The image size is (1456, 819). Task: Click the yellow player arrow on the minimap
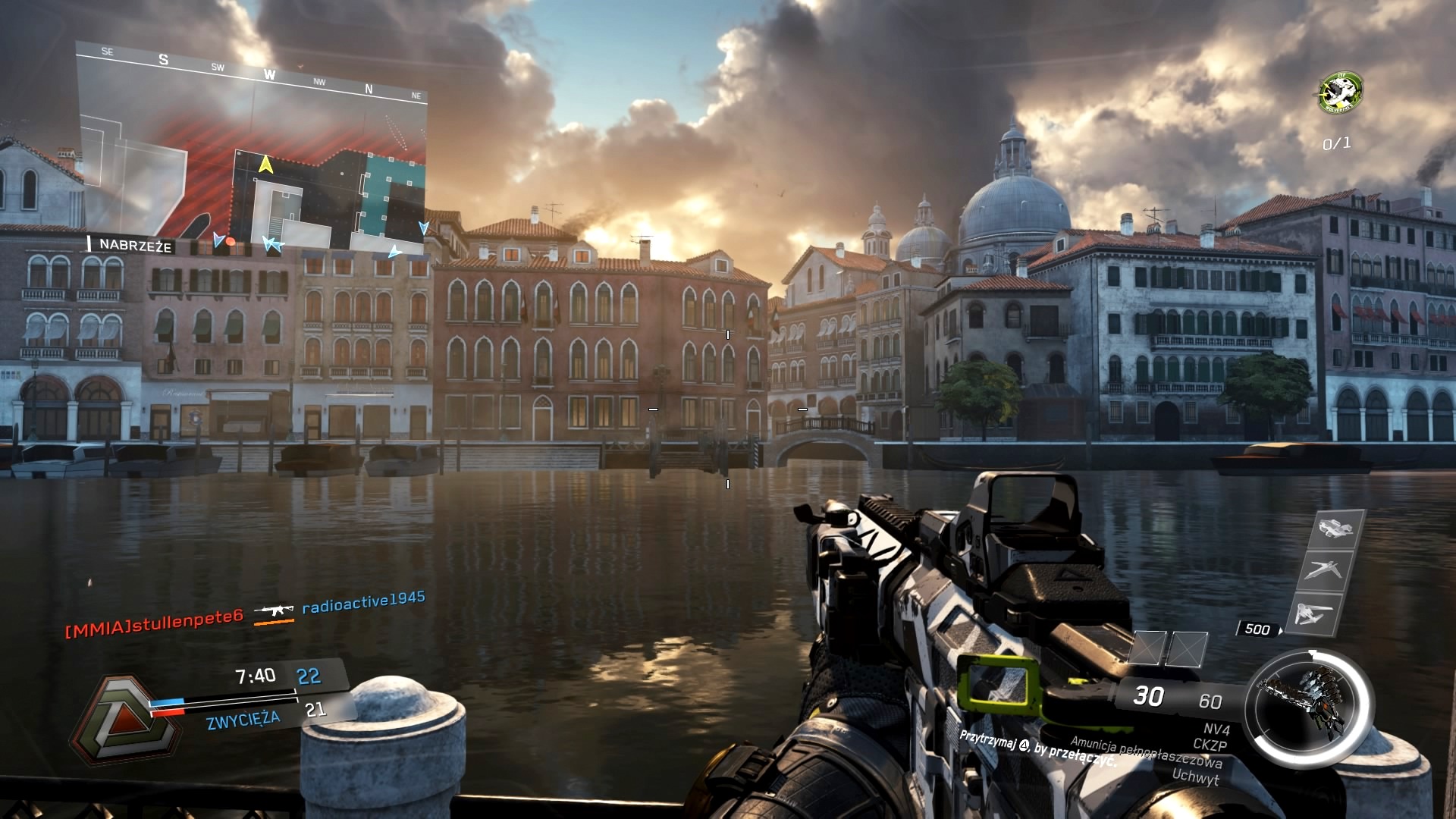point(265,164)
